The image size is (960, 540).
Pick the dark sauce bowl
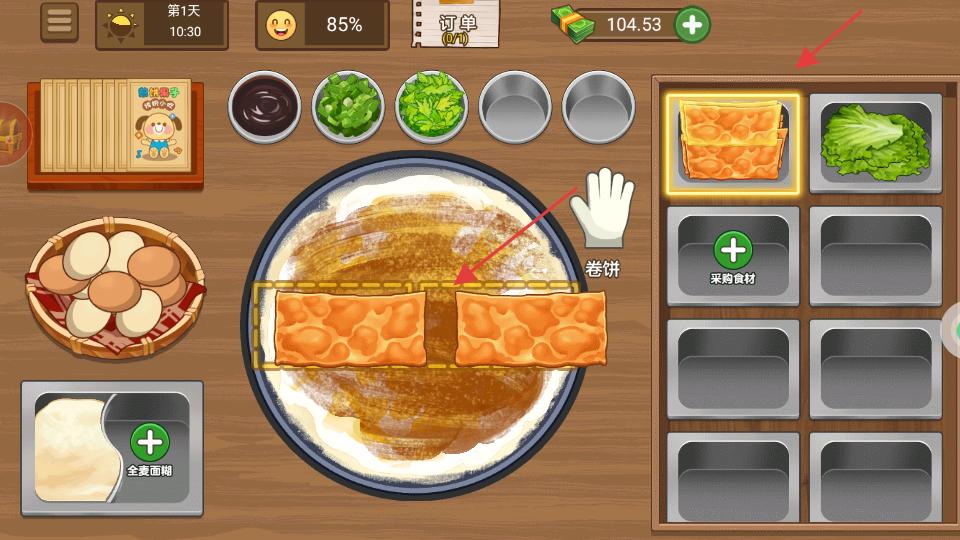265,104
